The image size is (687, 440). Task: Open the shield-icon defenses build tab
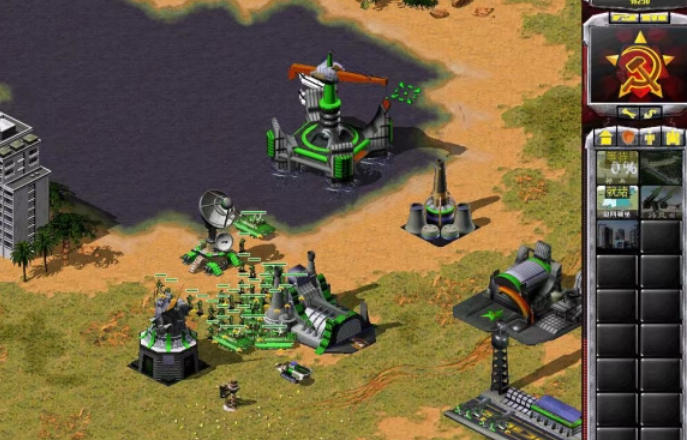tap(627, 137)
